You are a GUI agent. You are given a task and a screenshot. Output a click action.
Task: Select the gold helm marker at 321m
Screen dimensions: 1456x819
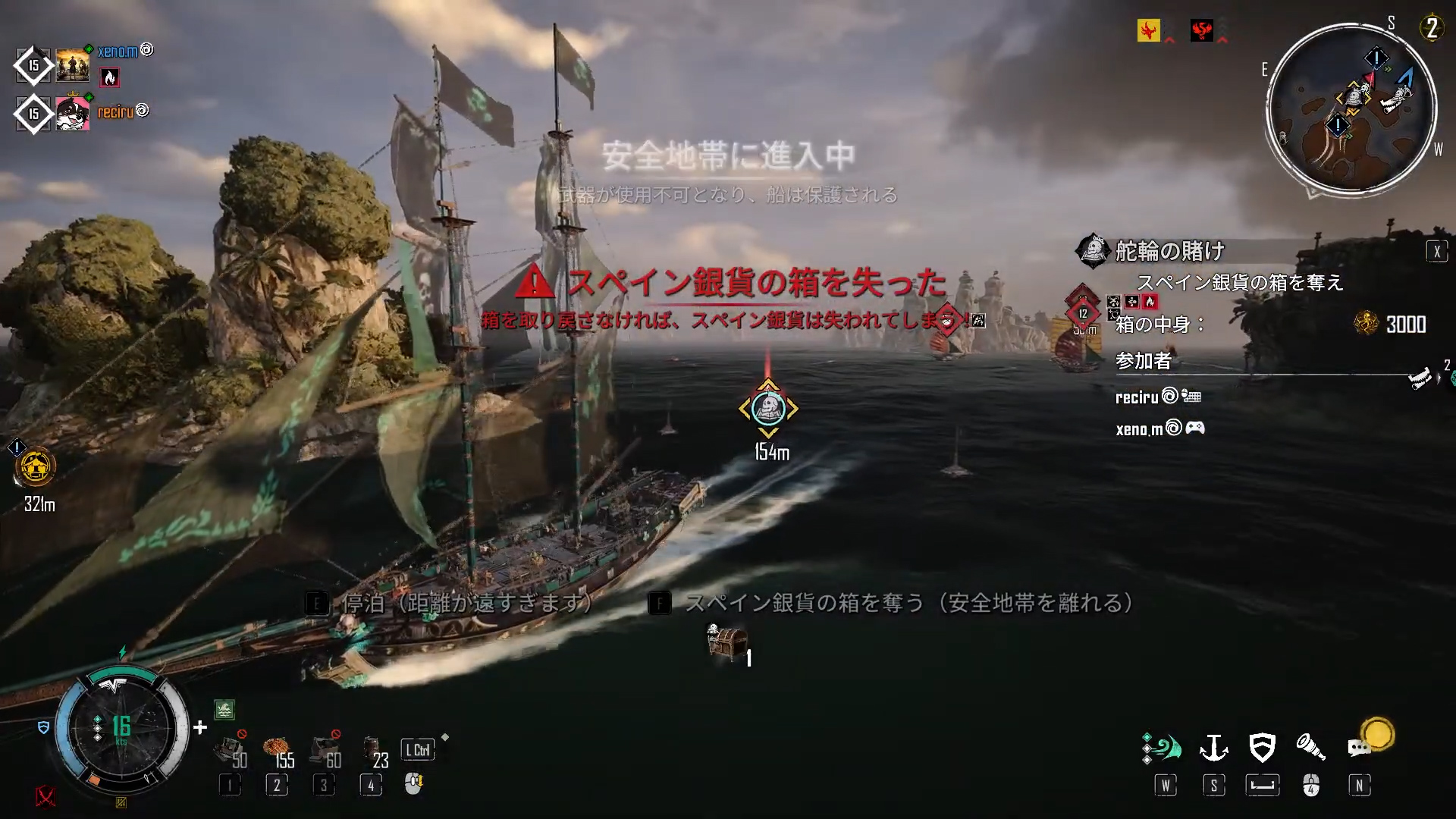(35, 466)
